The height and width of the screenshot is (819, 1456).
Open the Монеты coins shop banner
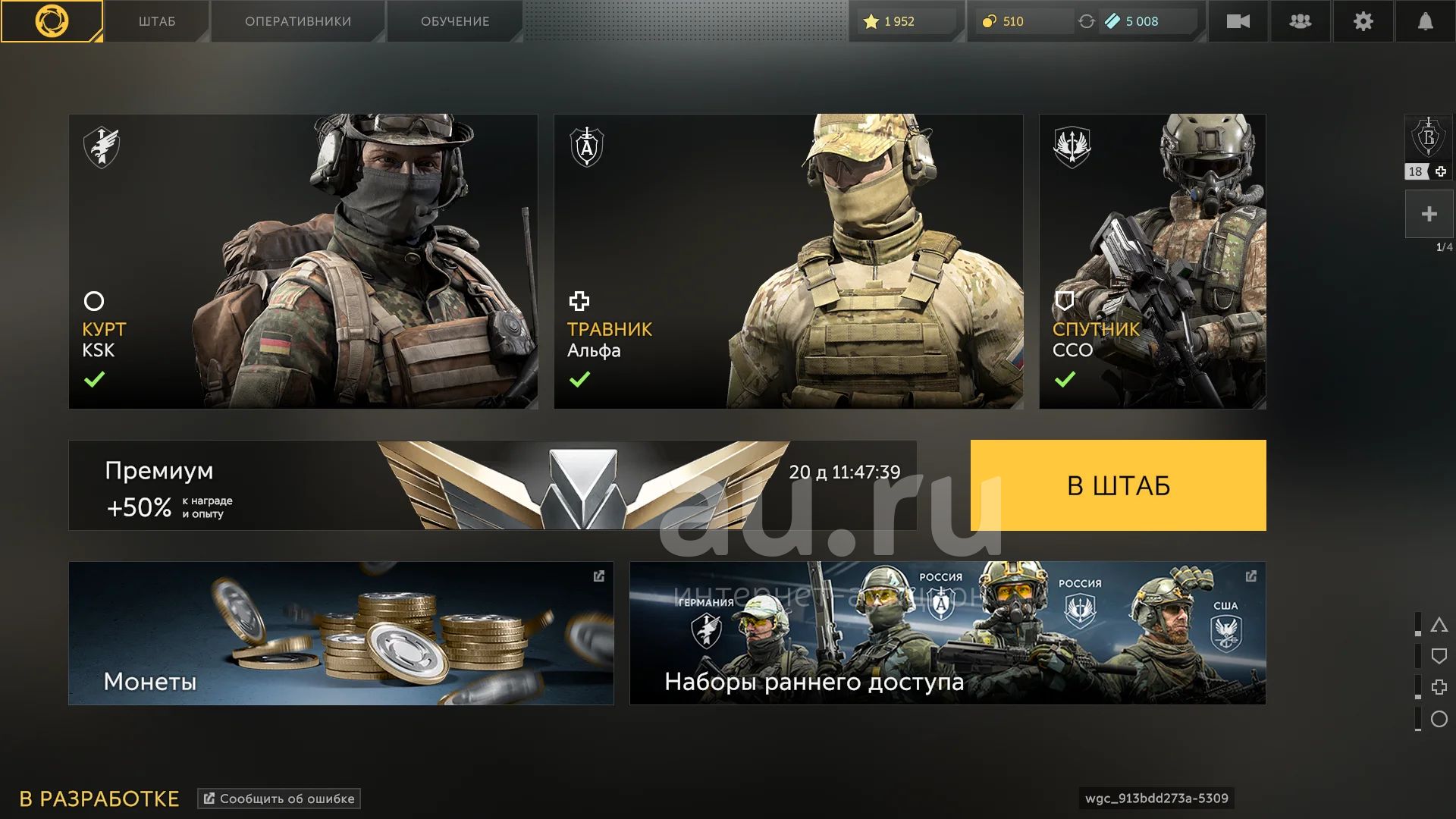[x=340, y=633]
